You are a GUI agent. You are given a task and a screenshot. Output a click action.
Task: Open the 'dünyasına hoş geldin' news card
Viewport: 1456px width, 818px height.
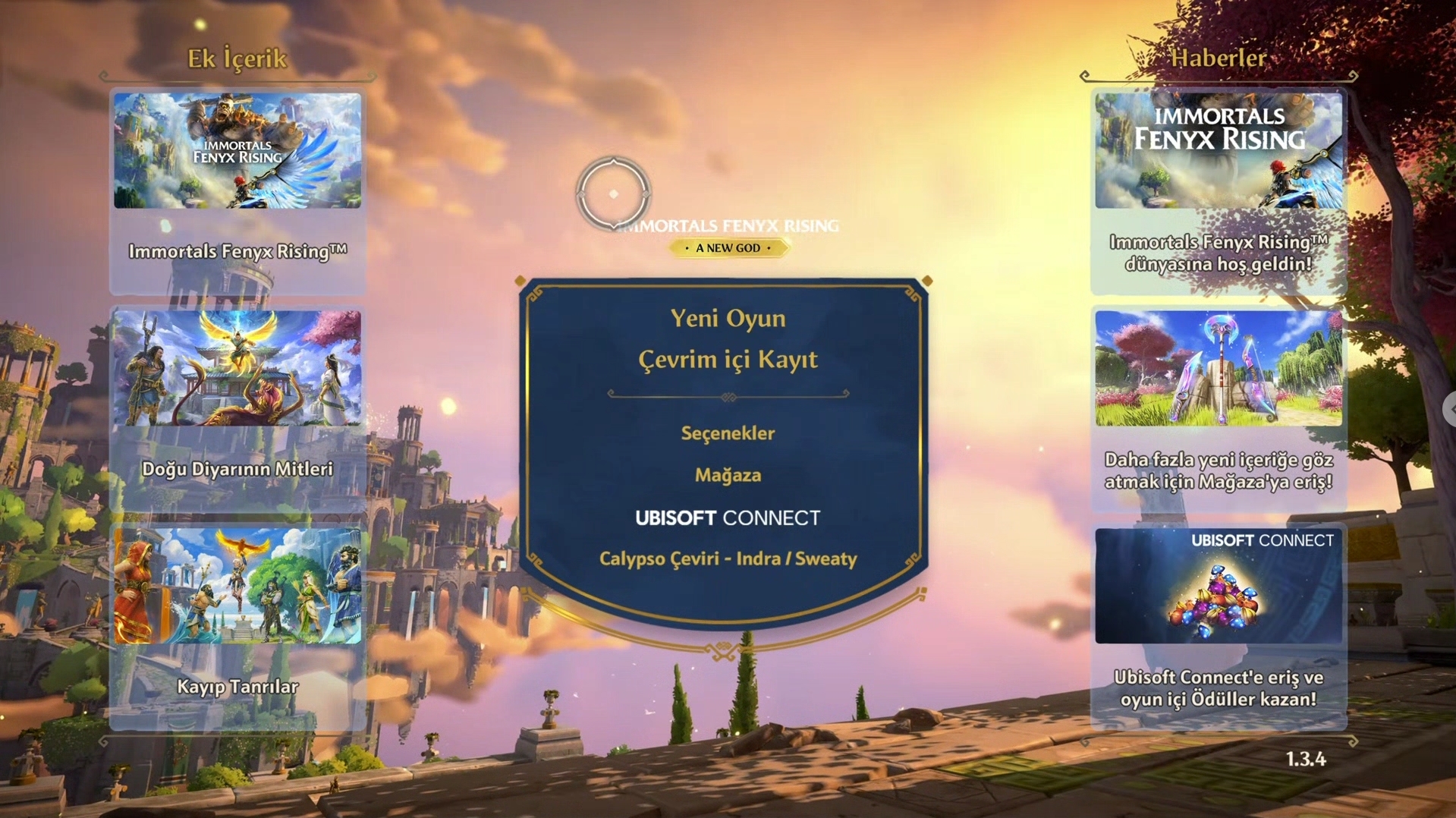tap(1219, 191)
